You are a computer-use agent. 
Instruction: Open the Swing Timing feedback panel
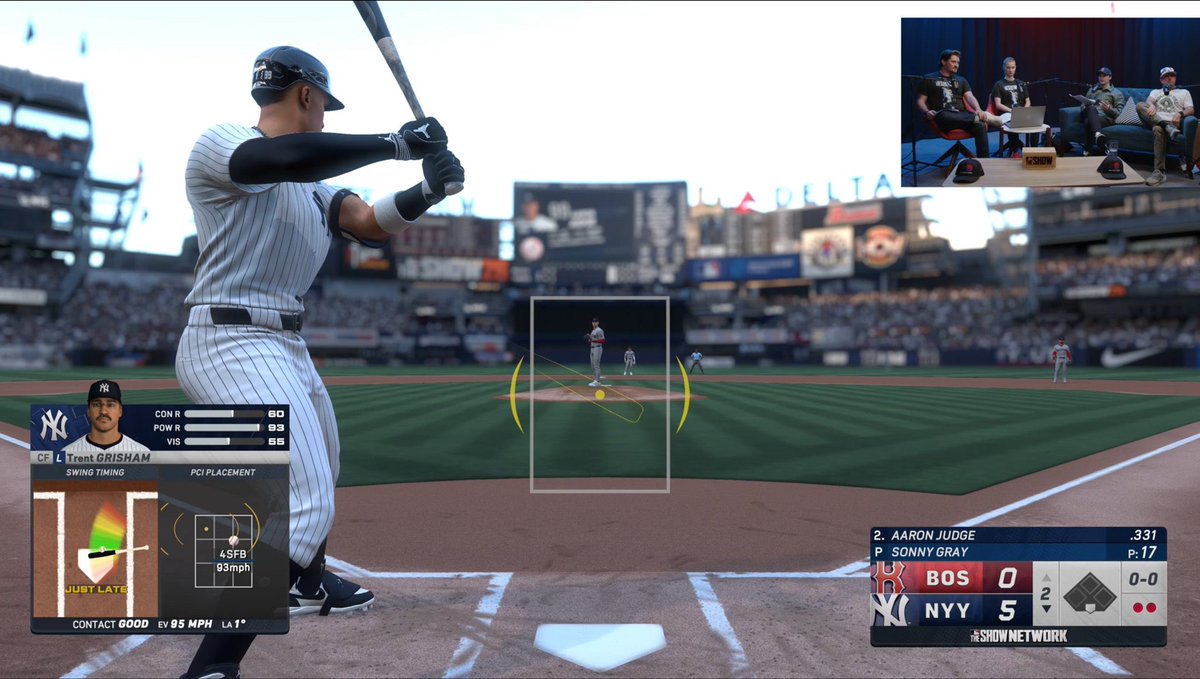point(96,548)
